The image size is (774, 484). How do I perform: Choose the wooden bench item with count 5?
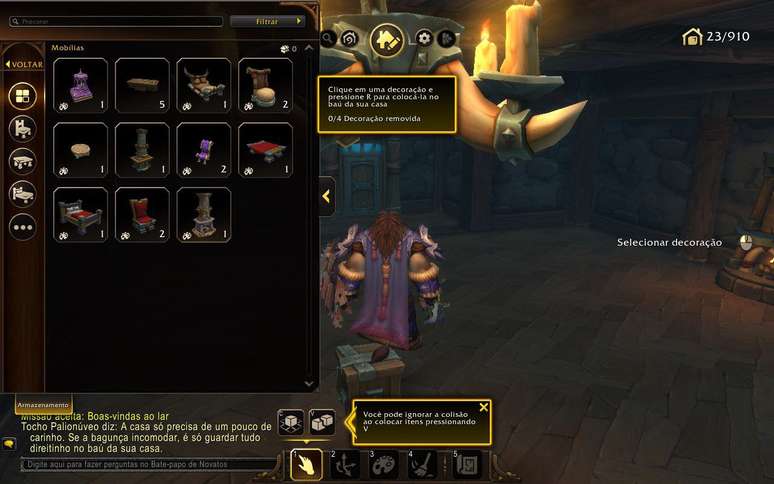tap(142, 85)
